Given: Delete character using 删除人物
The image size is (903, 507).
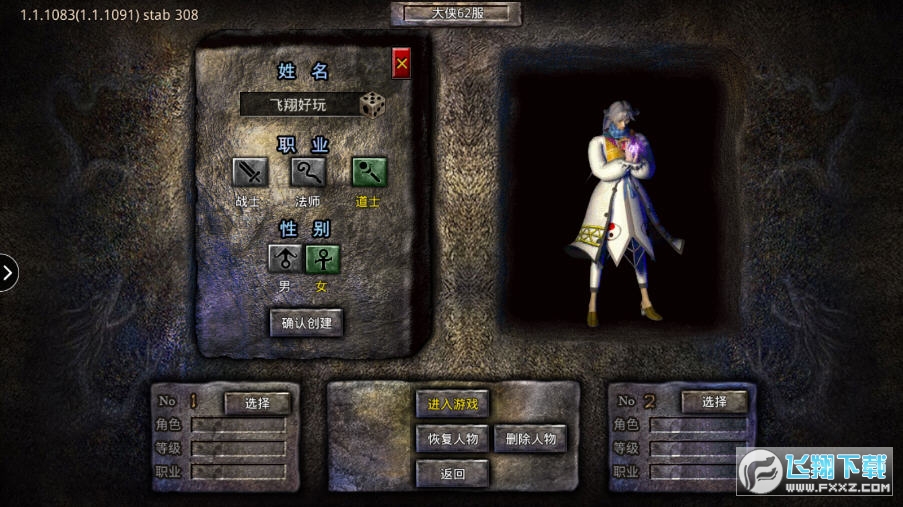Looking at the screenshot, I should coord(530,438).
